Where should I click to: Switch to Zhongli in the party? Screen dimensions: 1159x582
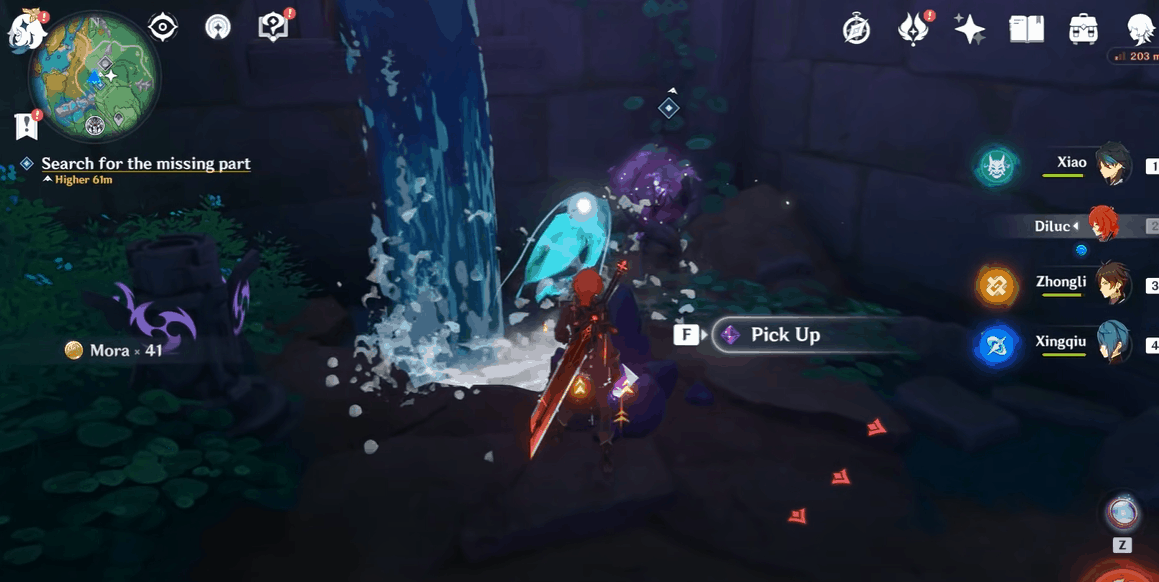point(1112,284)
